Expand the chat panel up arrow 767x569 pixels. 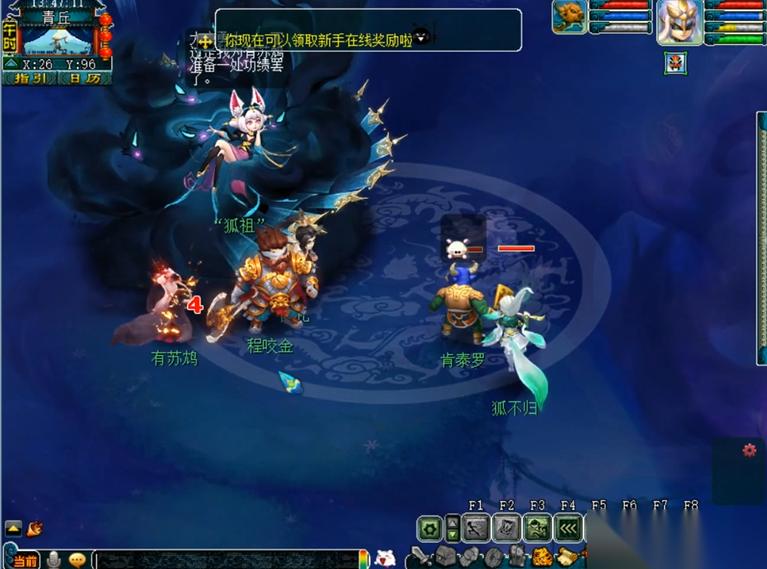14,528
